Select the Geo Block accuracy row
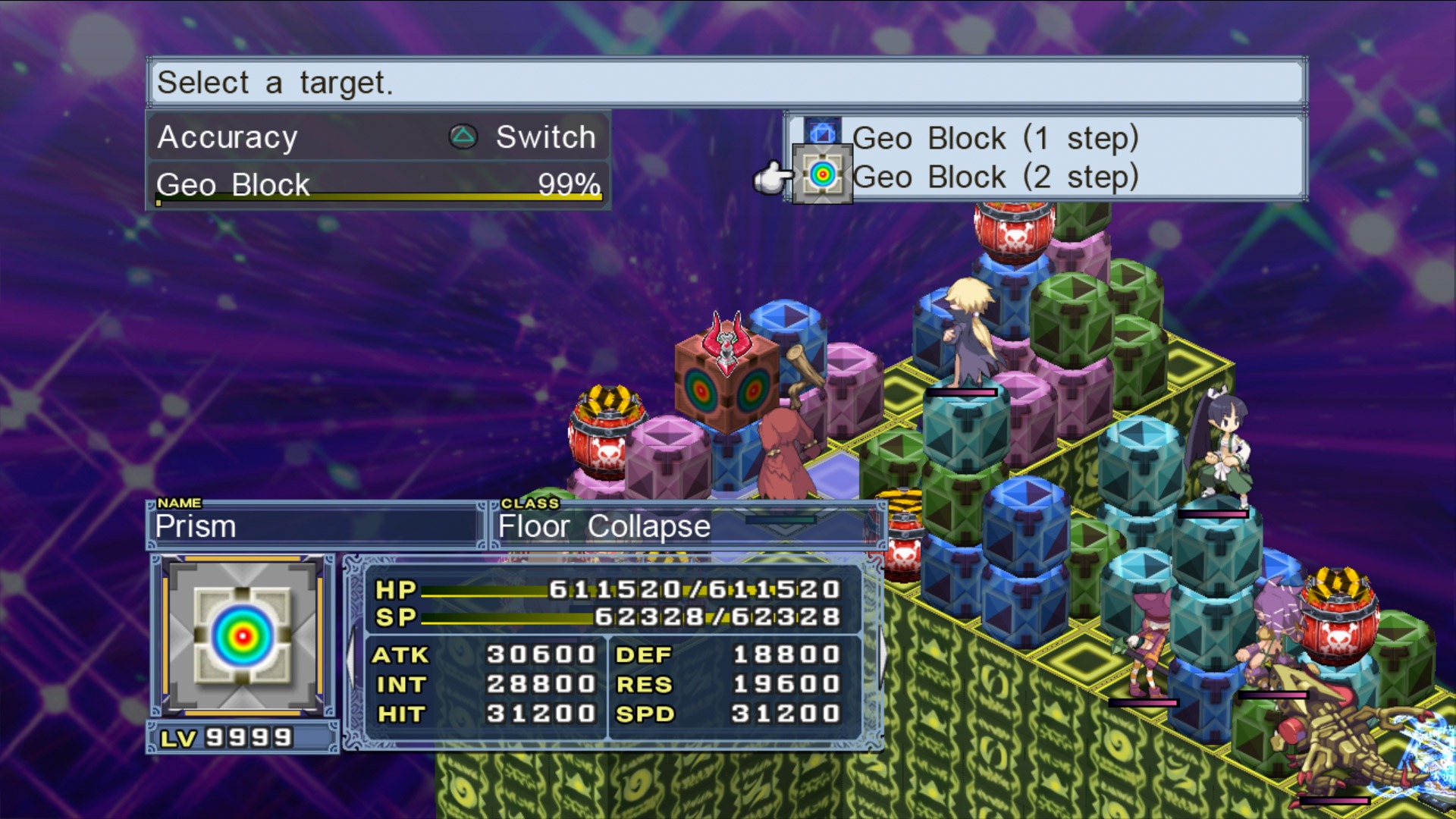The height and width of the screenshot is (819, 1456). [x=378, y=185]
